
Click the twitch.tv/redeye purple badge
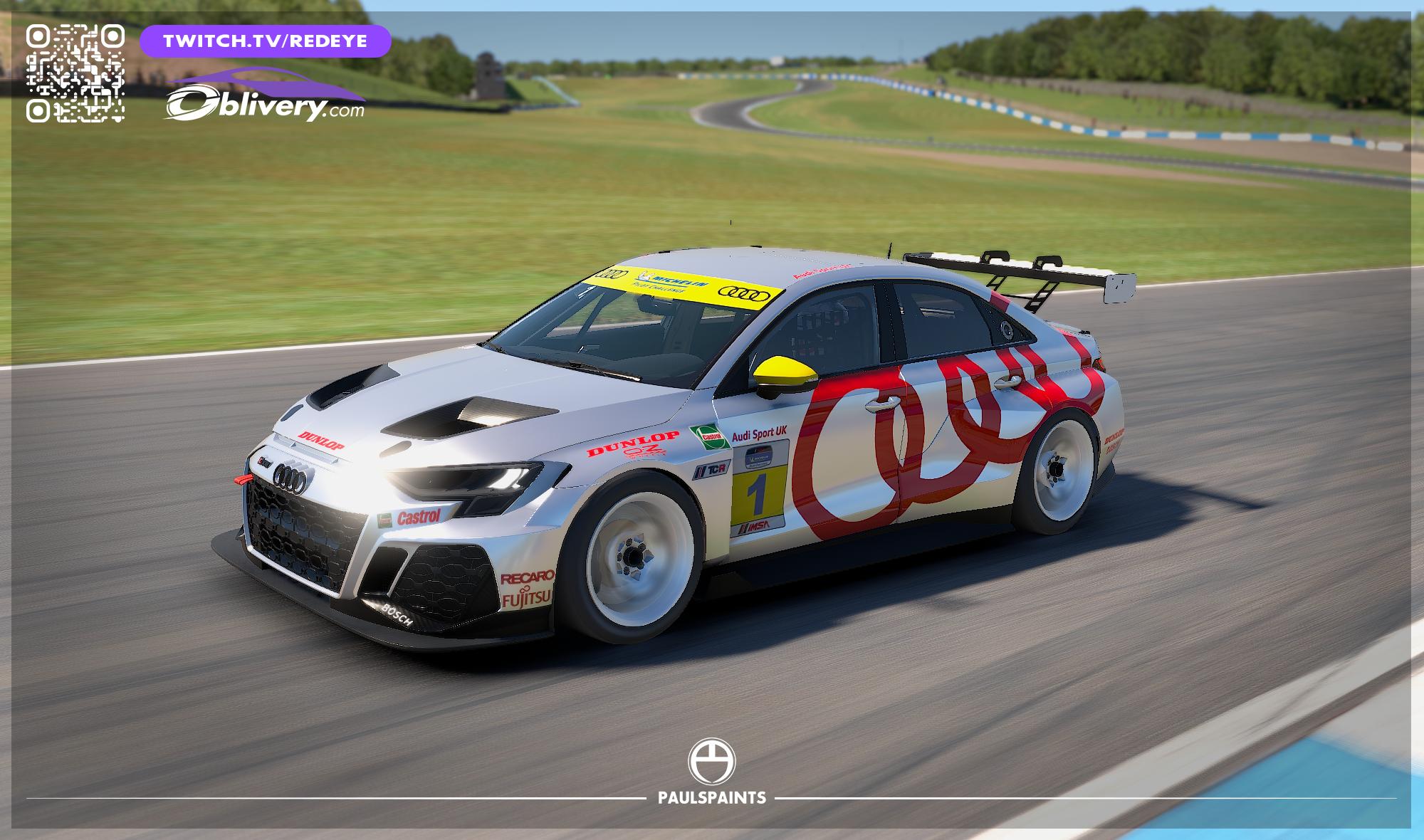(x=265, y=41)
